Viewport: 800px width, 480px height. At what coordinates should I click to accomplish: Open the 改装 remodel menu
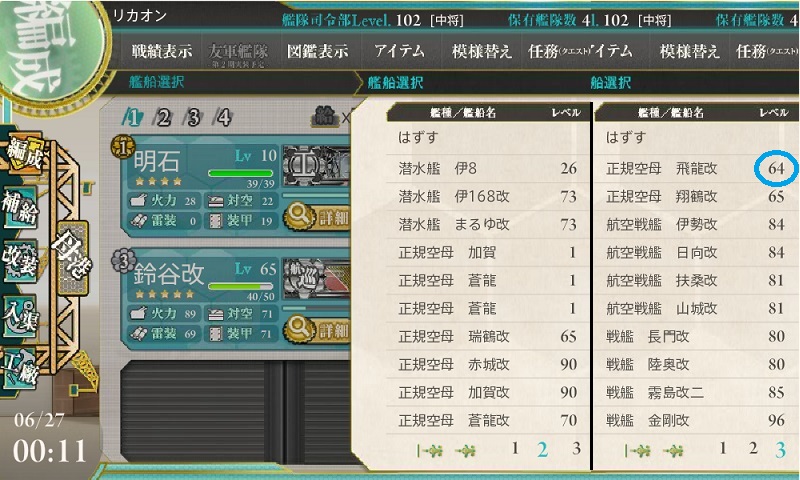click(23, 257)
